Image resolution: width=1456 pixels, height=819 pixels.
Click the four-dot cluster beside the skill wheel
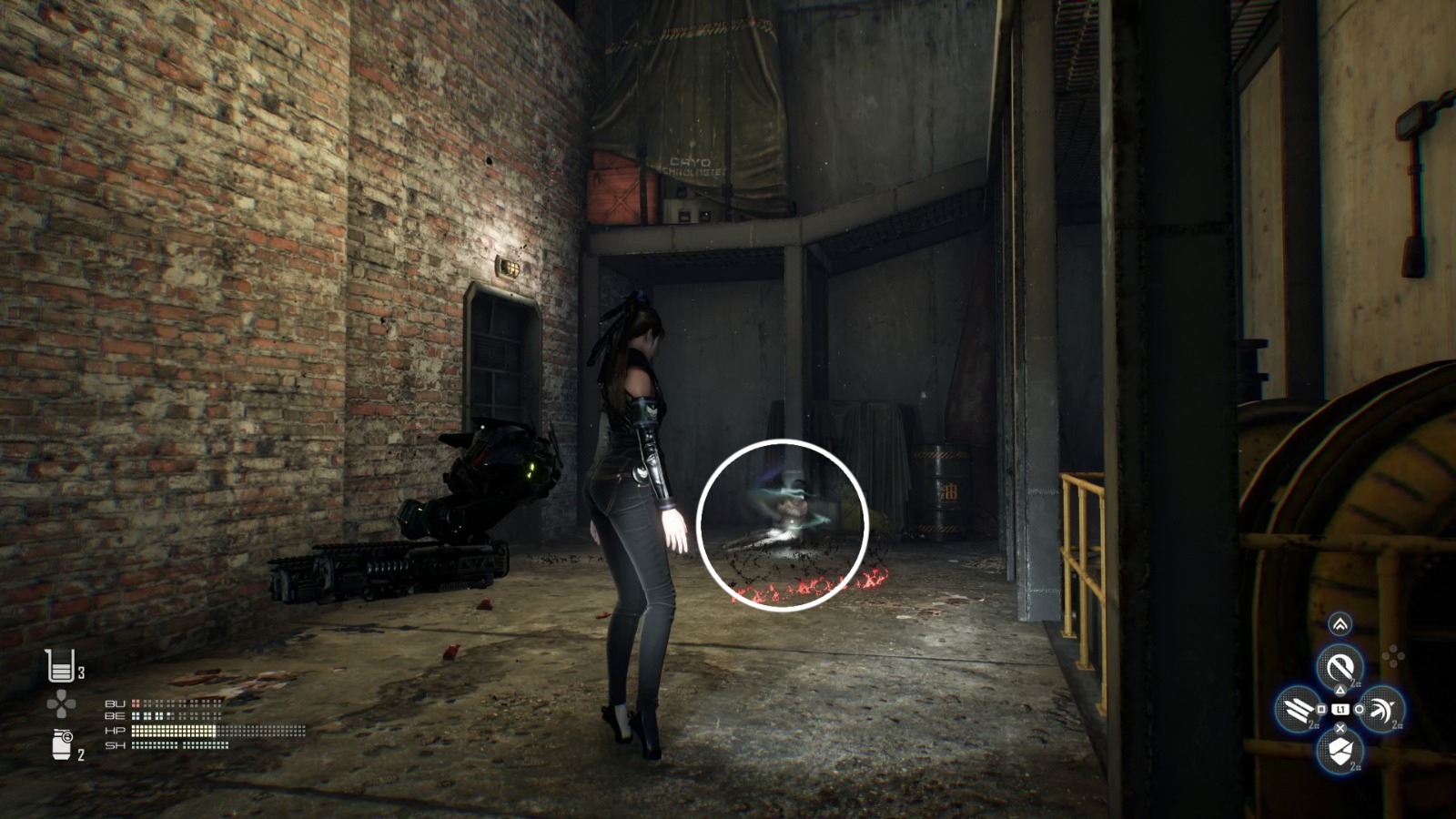(x=1393, y=654)
